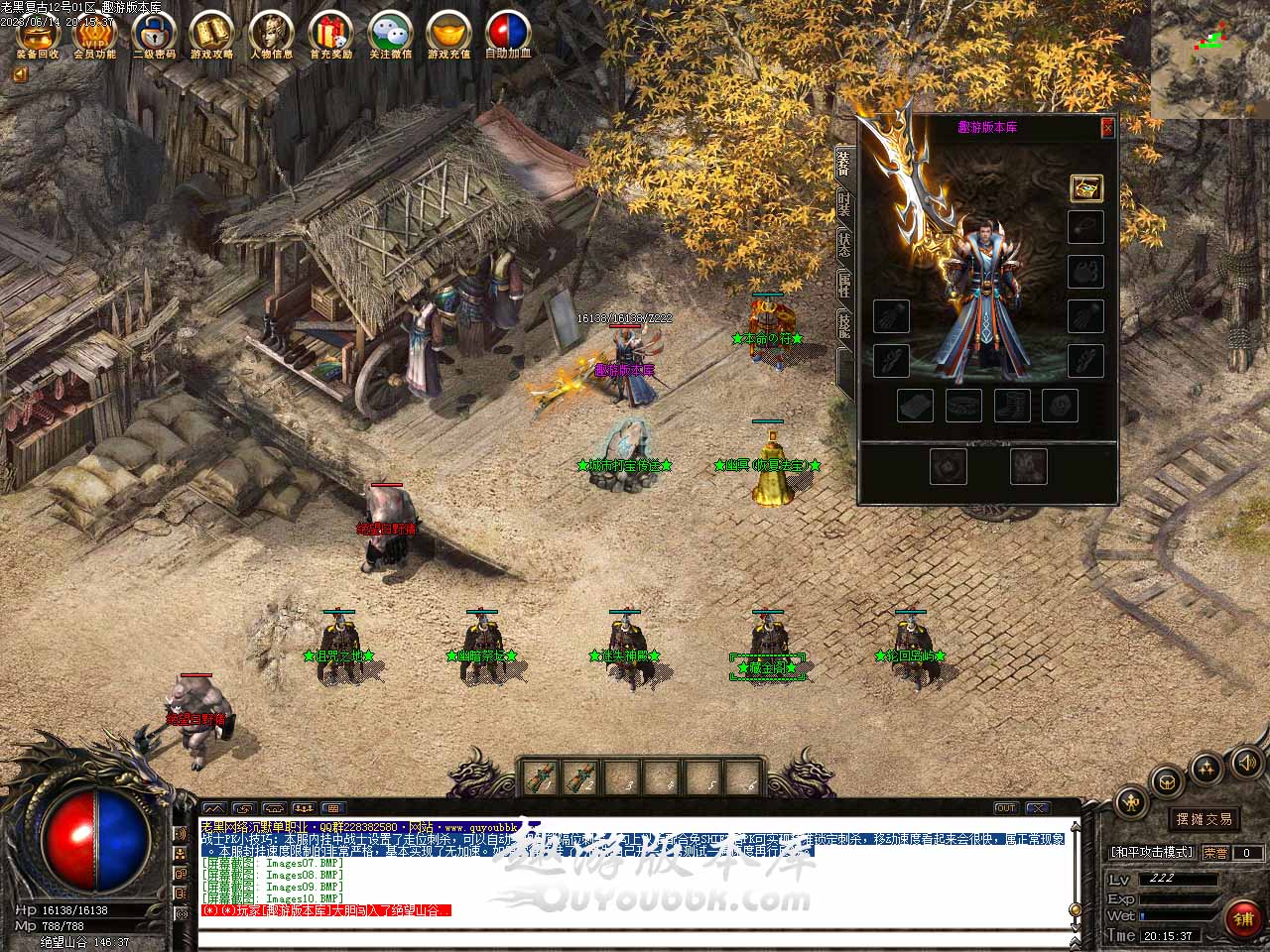Image resolution: width=1270 pixels, height=952 pixels.
Task: Open the 关注微信 WeChat icon
Action: 390,34
